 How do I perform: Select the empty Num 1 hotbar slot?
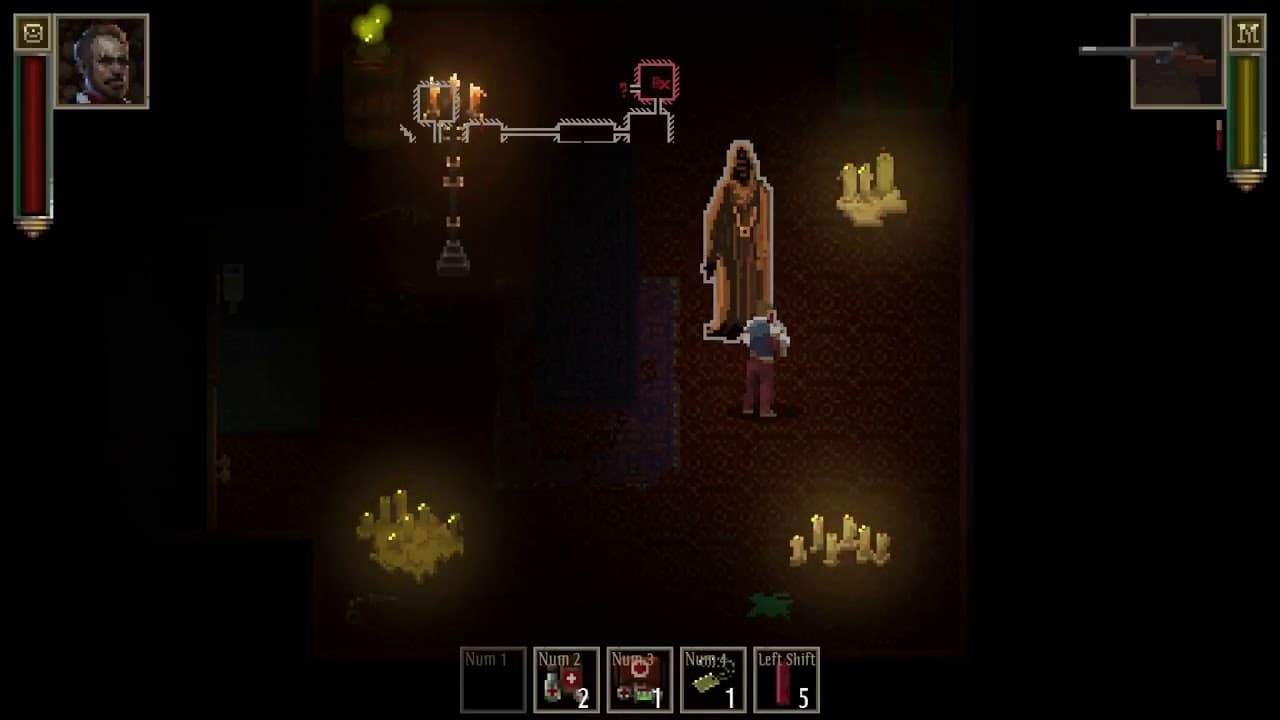492,681
